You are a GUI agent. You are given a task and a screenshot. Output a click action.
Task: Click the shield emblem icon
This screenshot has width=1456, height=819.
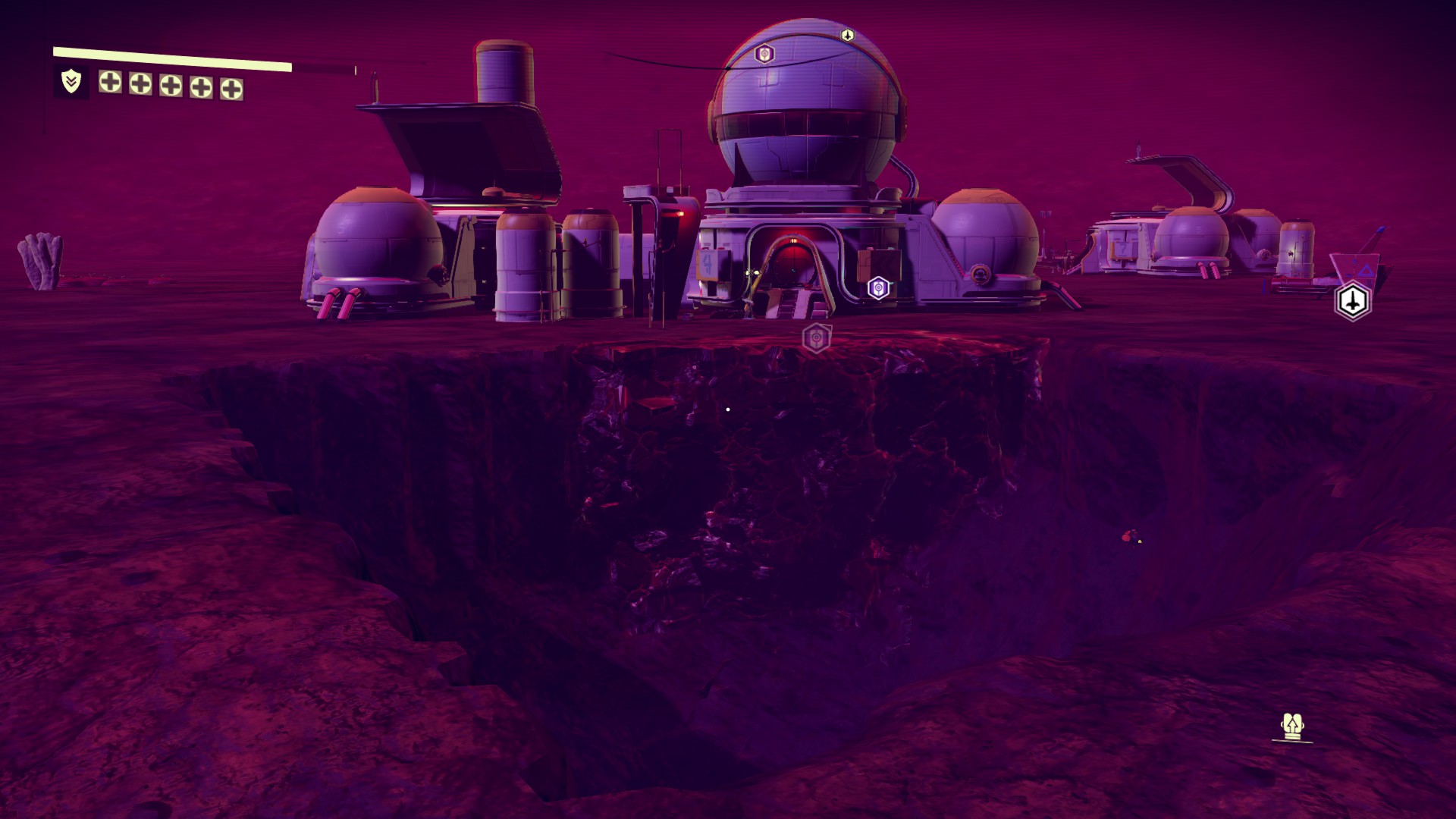(71, 81)
